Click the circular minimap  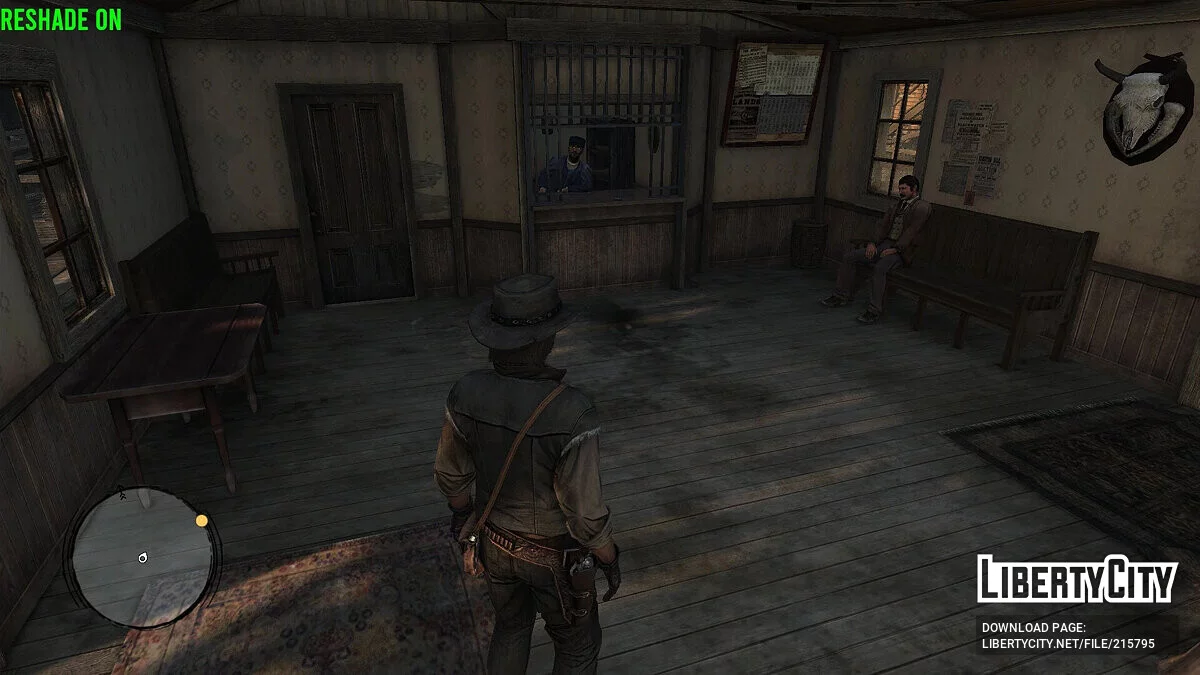[142, 559]
